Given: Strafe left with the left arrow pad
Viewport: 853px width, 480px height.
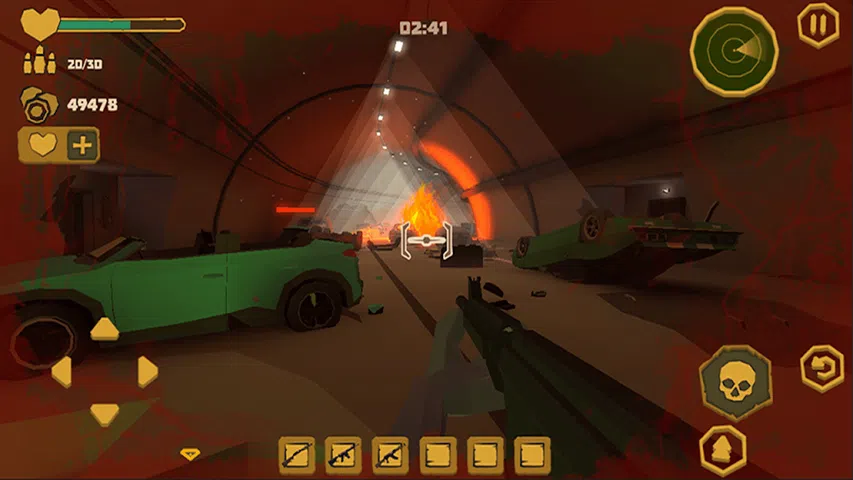Looking at the screenshot, I should pyautogui.click(x=62, y=372).
